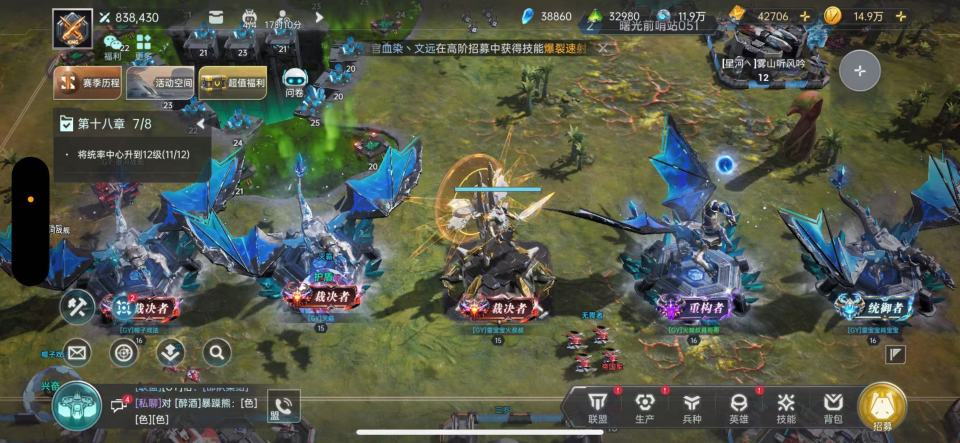
Task: Open the mail envelope button
Action: (77, 352)
